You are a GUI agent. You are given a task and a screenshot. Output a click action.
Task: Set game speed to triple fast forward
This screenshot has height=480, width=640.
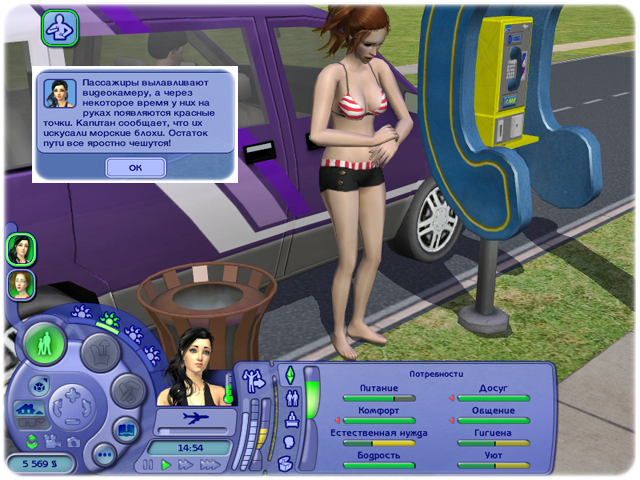pos(210,465)
